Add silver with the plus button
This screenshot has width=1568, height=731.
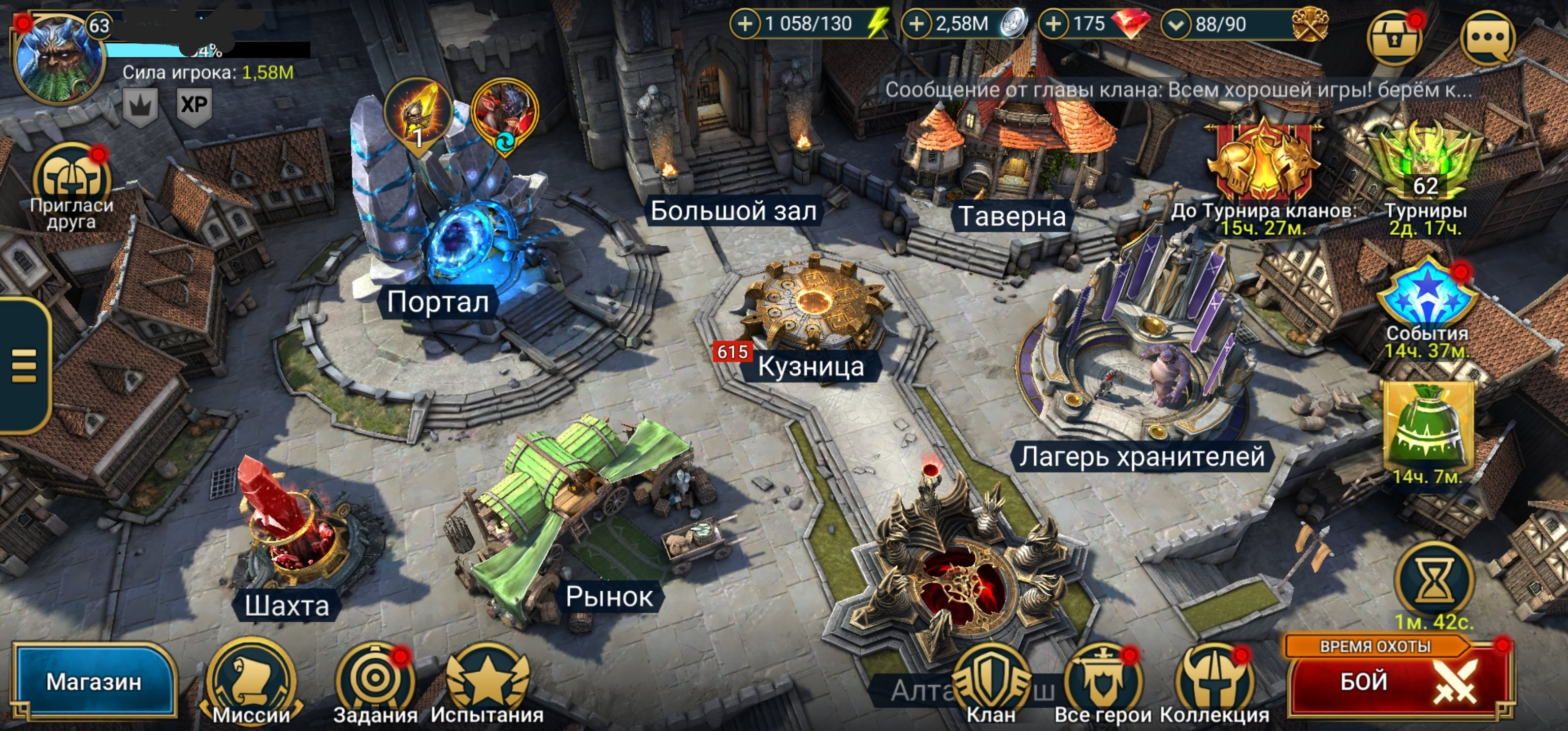916,24
